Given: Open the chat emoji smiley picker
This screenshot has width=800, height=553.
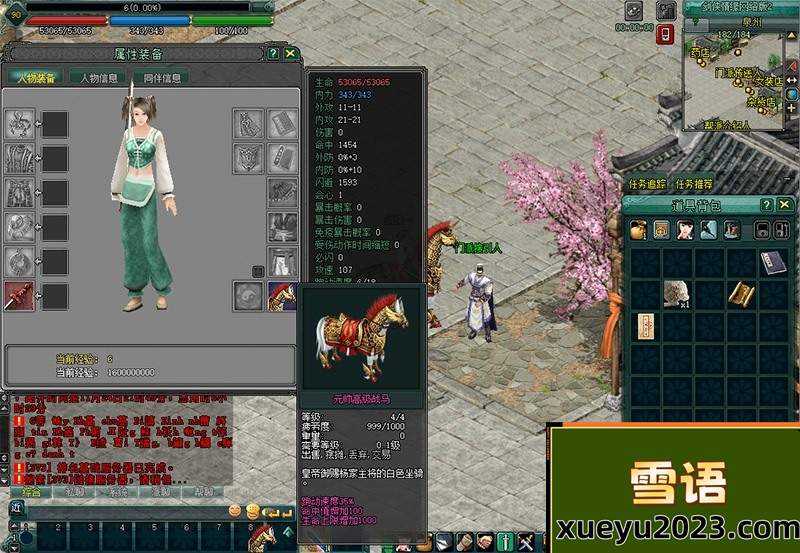Looking at the screenshot, I should (x=235, y=510).
